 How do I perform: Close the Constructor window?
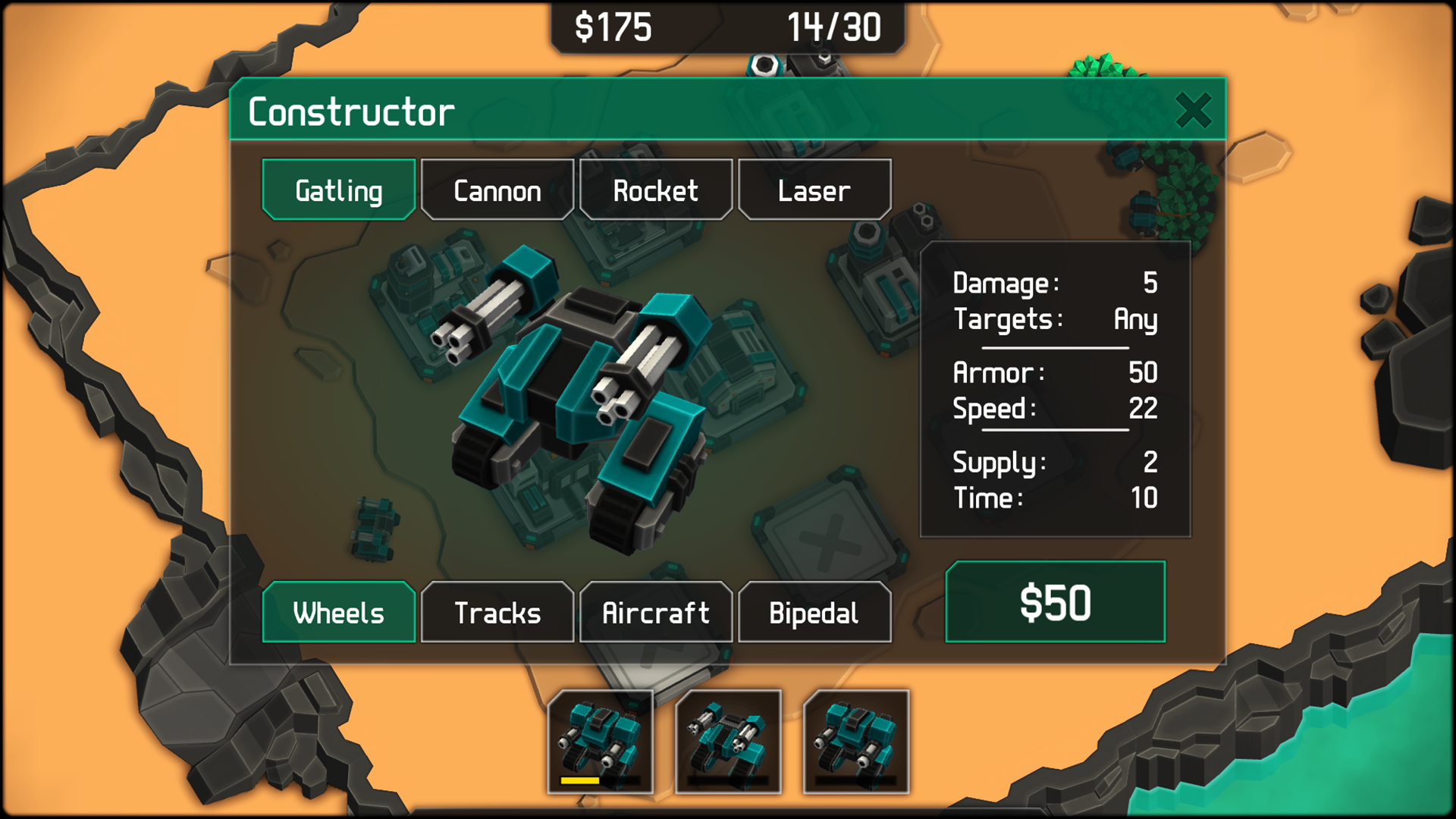click(1195, 109)
